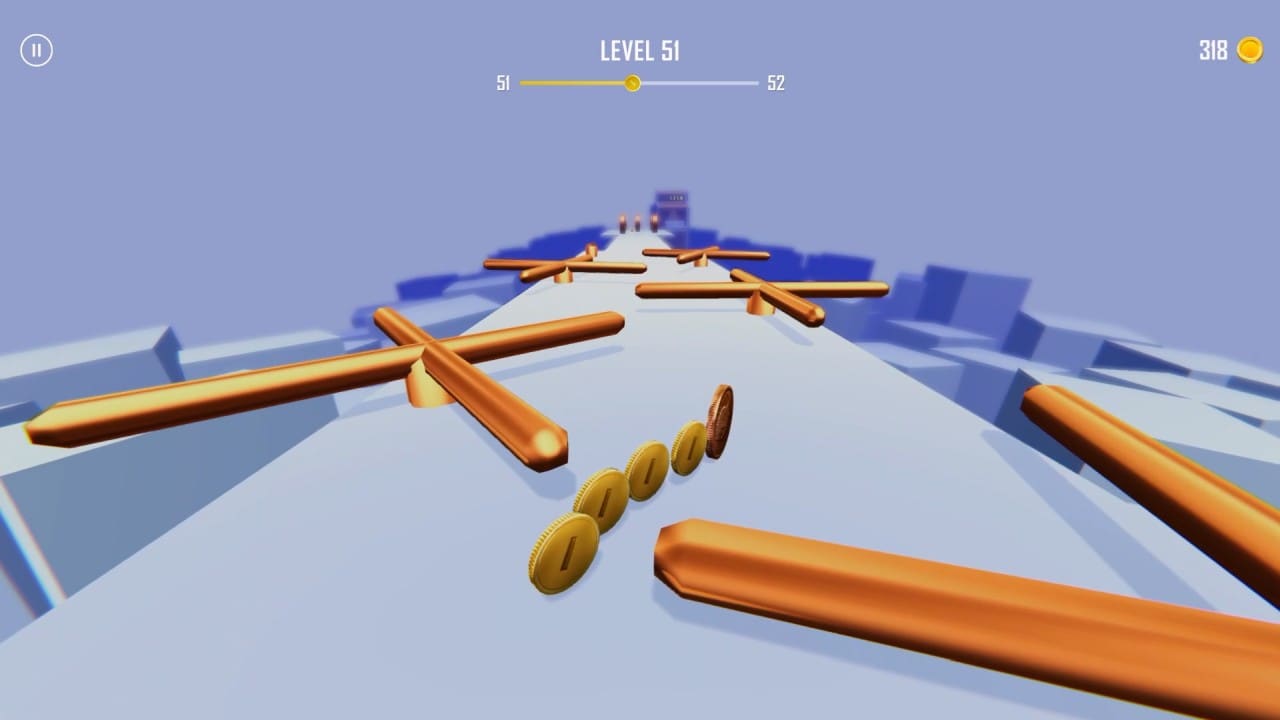
Task: Click the 51 label left of the progress bar
Action: point(503,84)
